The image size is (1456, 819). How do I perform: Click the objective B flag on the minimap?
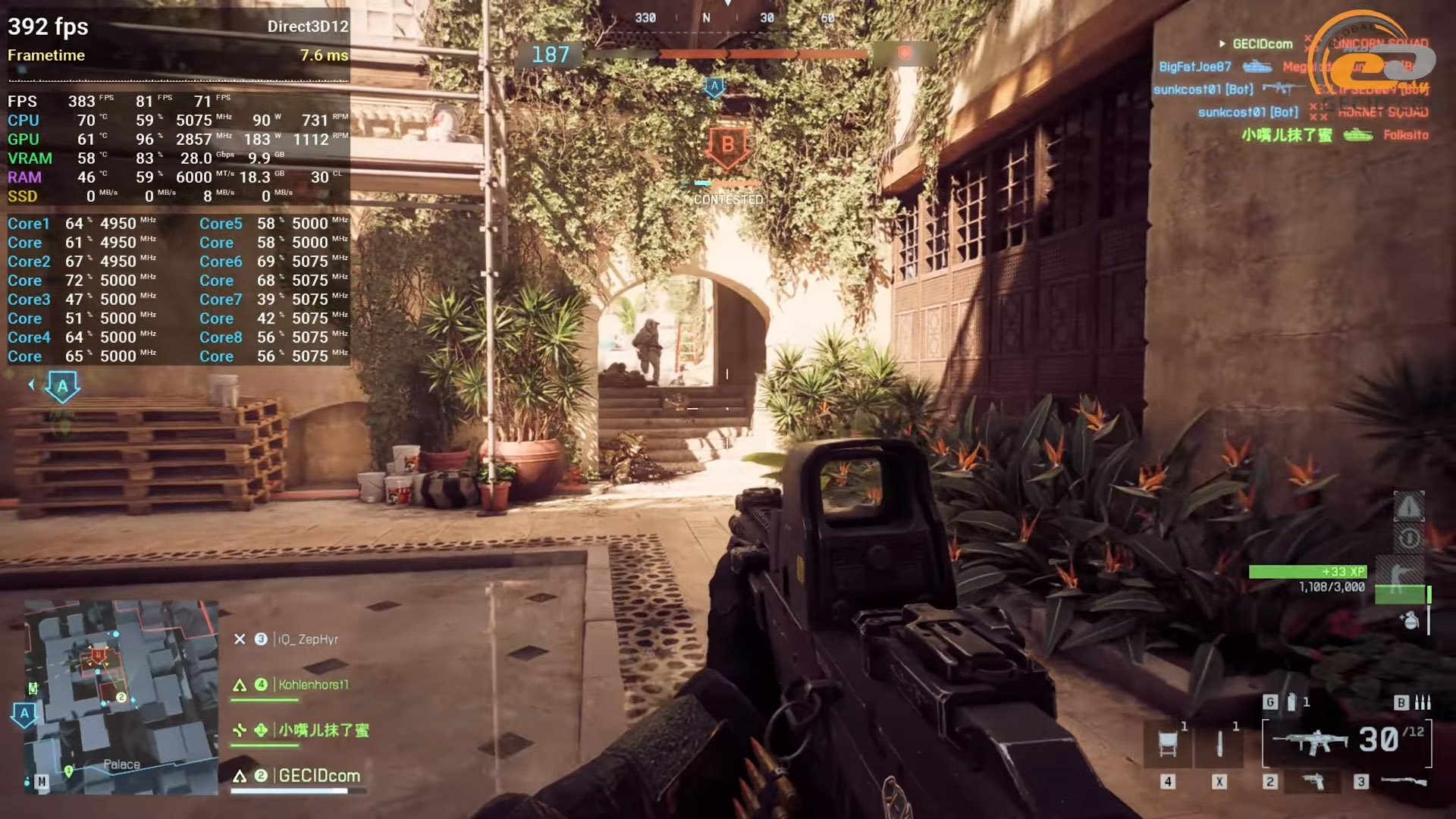(98, 654)
